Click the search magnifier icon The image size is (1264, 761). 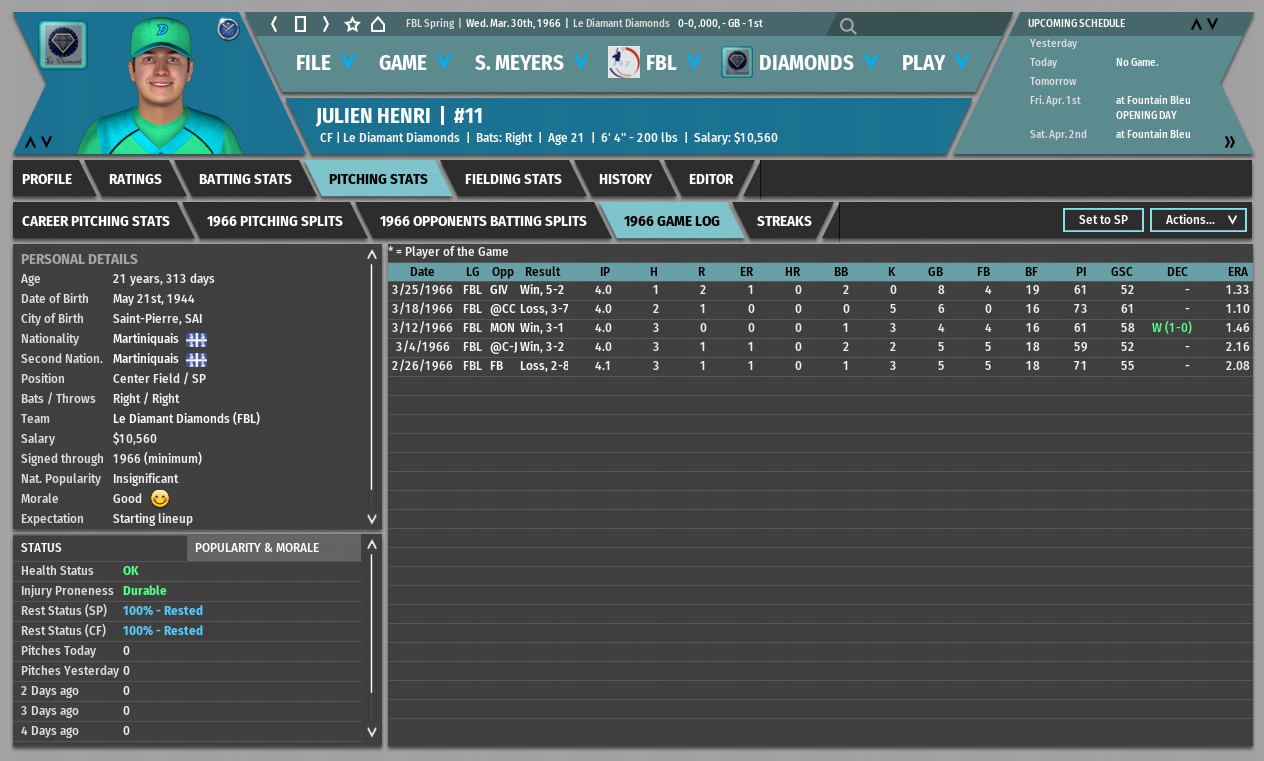coord(848,26)
